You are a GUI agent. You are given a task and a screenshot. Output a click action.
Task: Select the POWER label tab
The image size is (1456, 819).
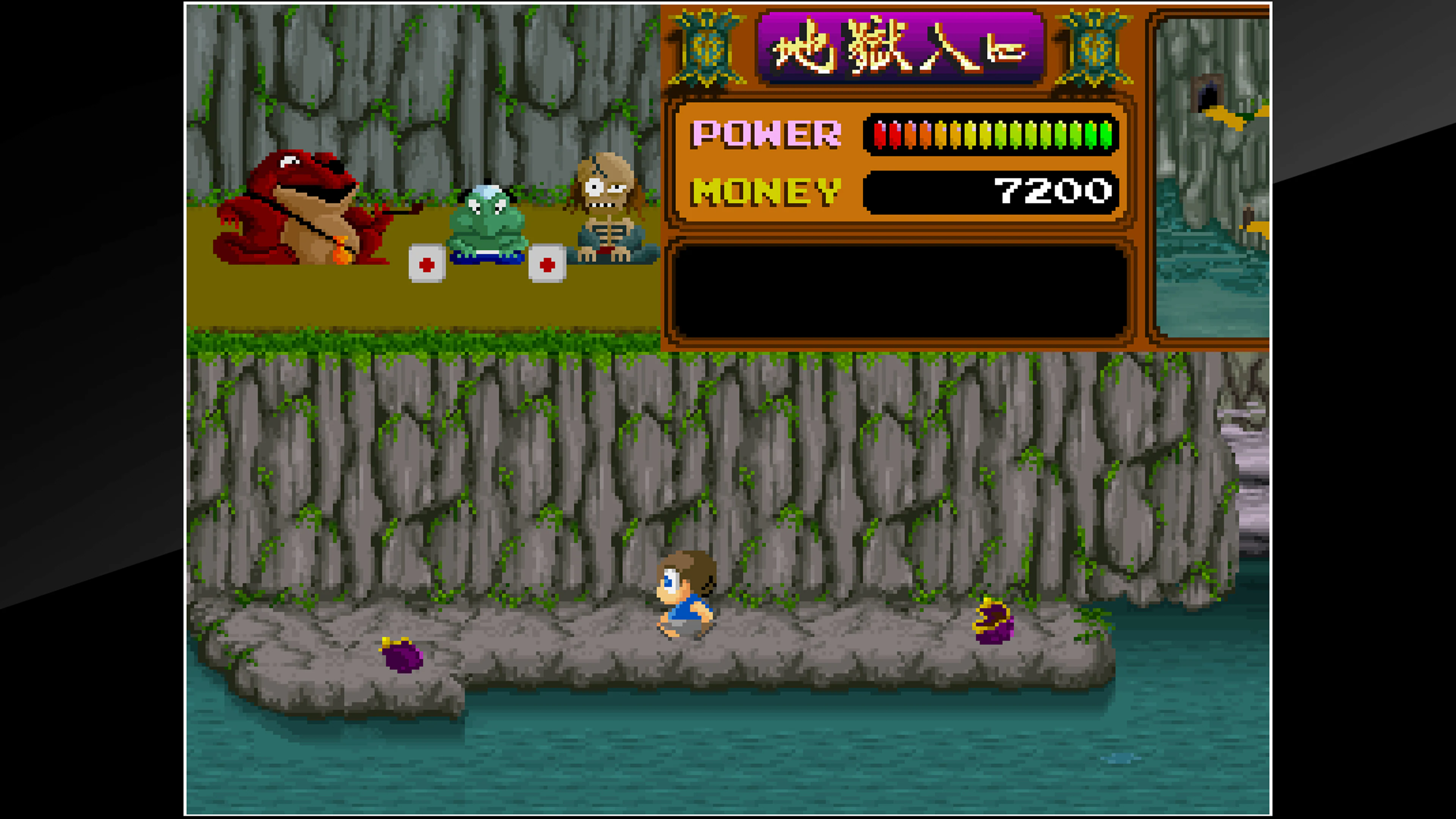769,134
